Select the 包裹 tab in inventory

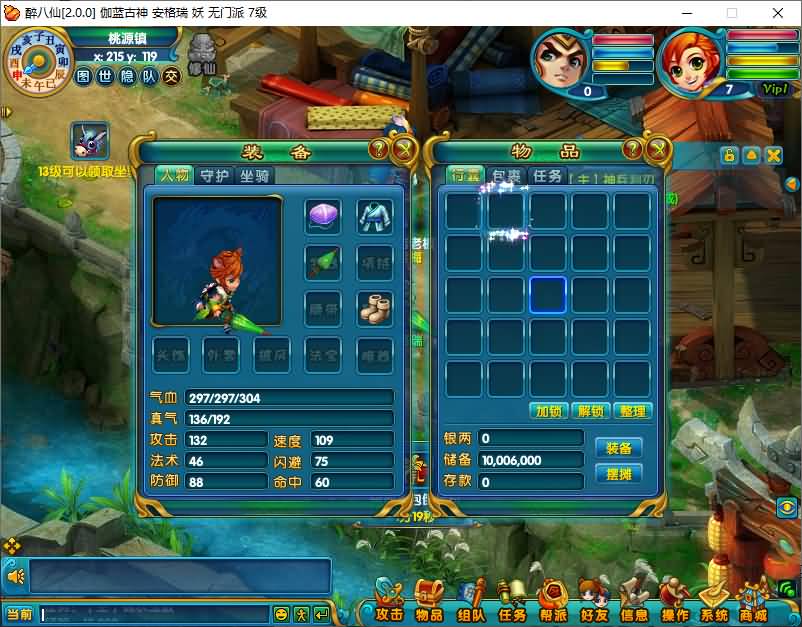(507, 175)
